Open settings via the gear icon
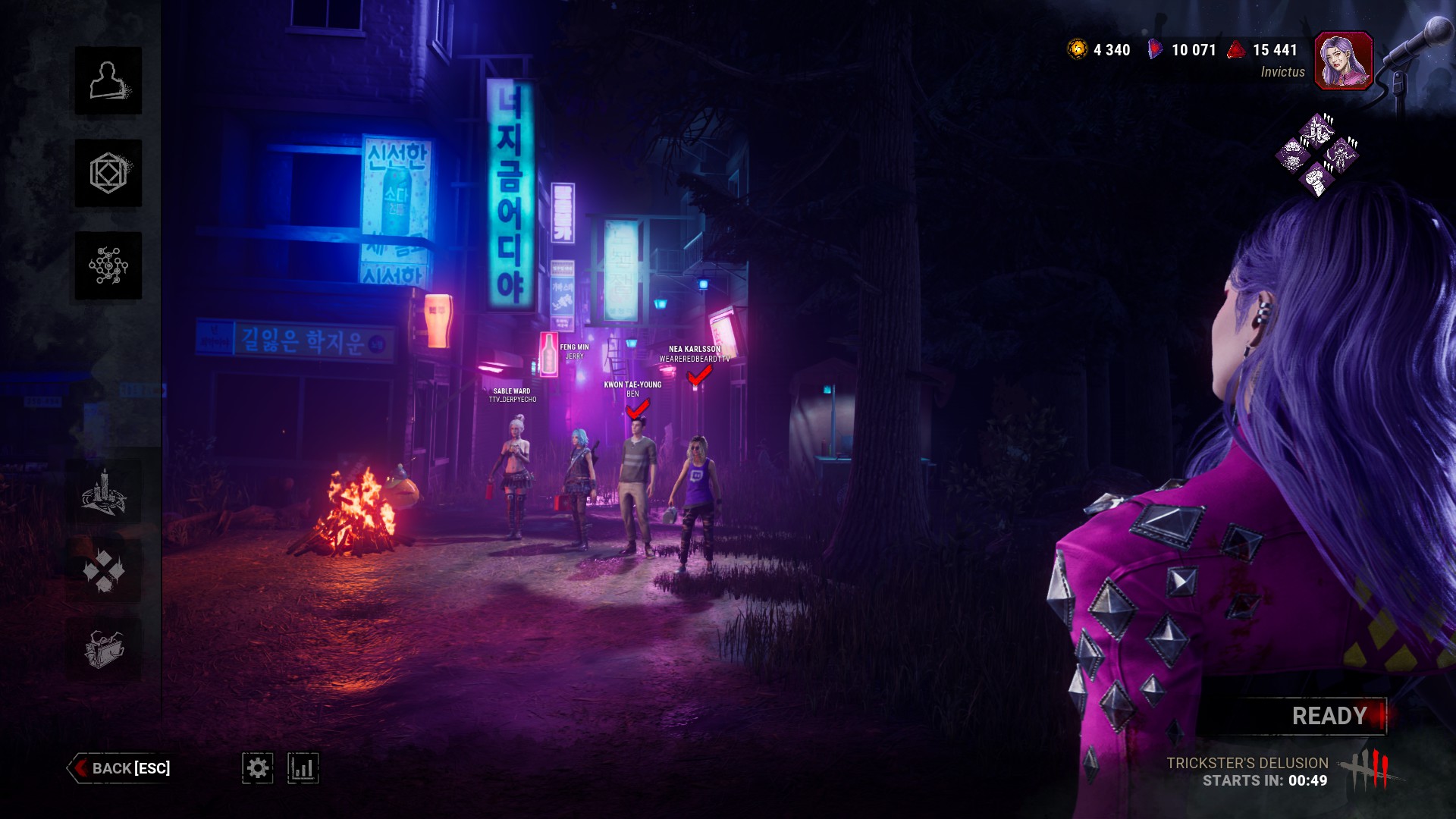This screenshot has width=1456, height=819. point(258,768)
